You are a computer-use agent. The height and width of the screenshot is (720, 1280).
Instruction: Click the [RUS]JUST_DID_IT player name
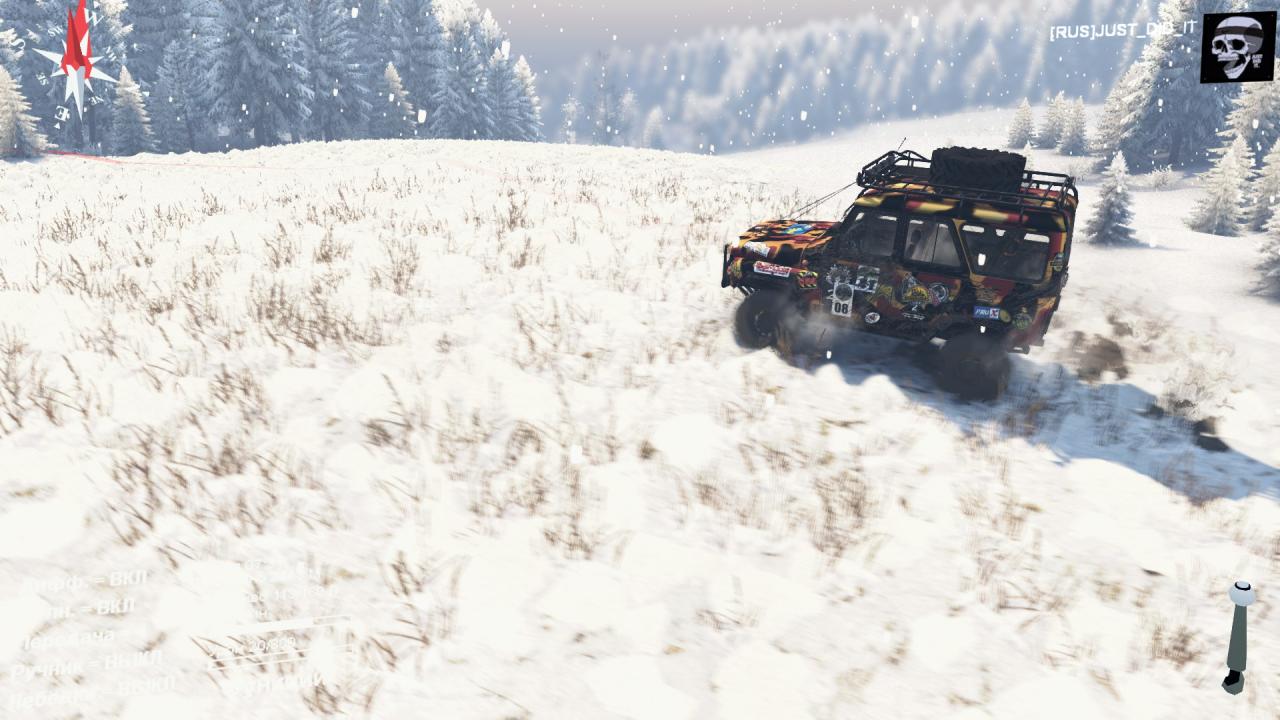tap(1122, 30)
